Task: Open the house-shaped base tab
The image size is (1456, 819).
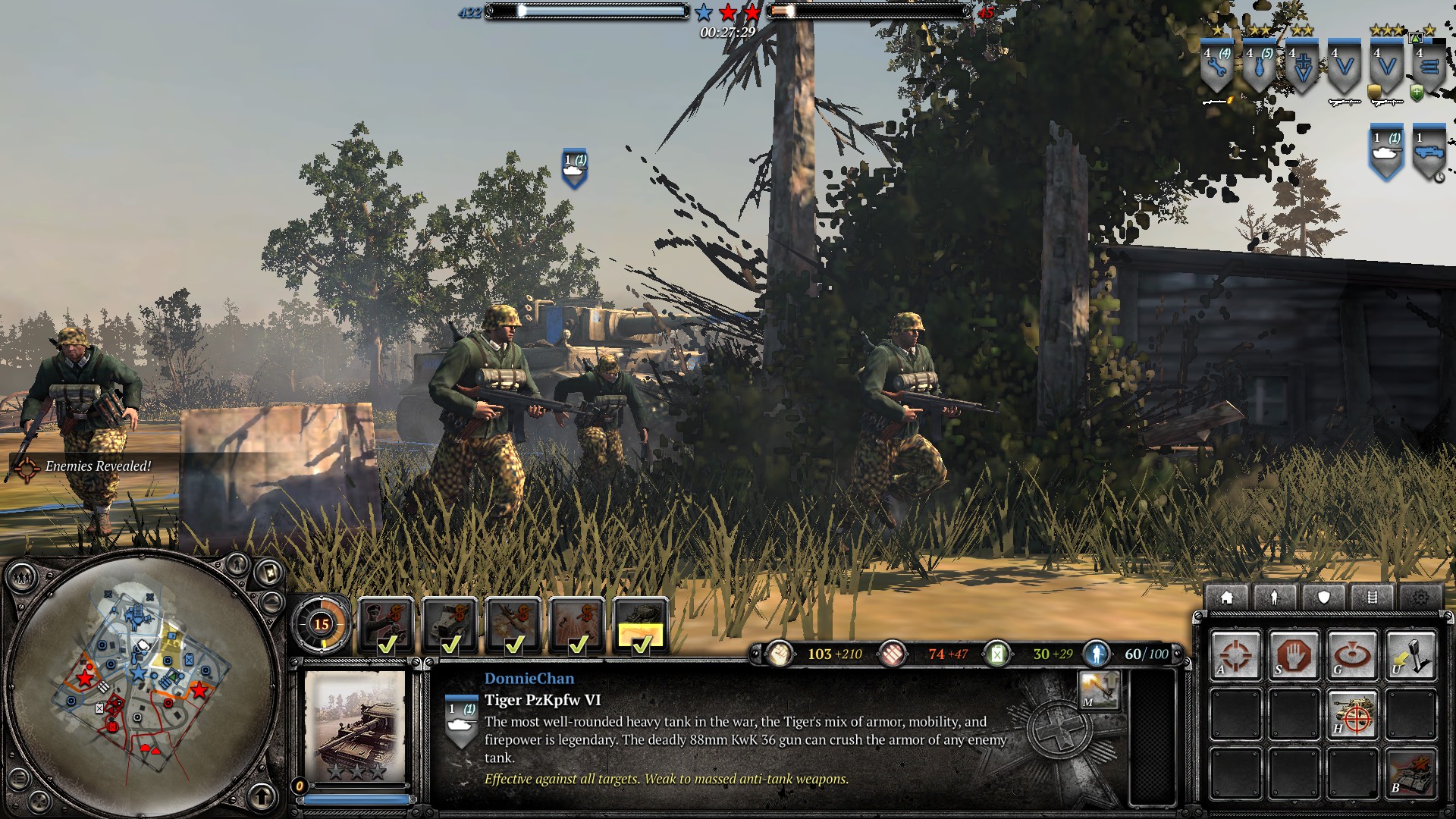Action: pyautogui.click(x=1226, y=598)
